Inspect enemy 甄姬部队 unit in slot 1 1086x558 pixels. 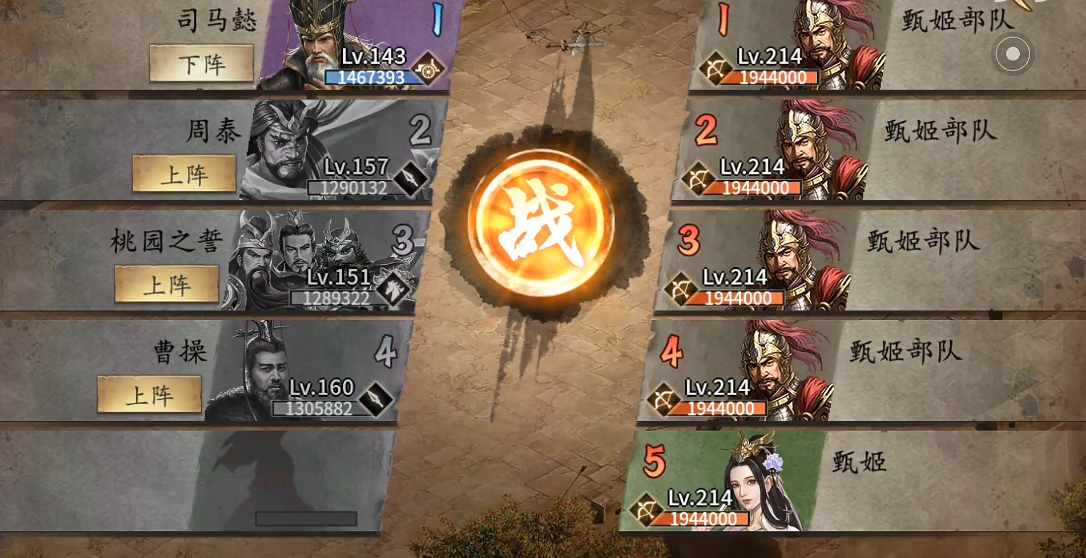coord(820,45)
